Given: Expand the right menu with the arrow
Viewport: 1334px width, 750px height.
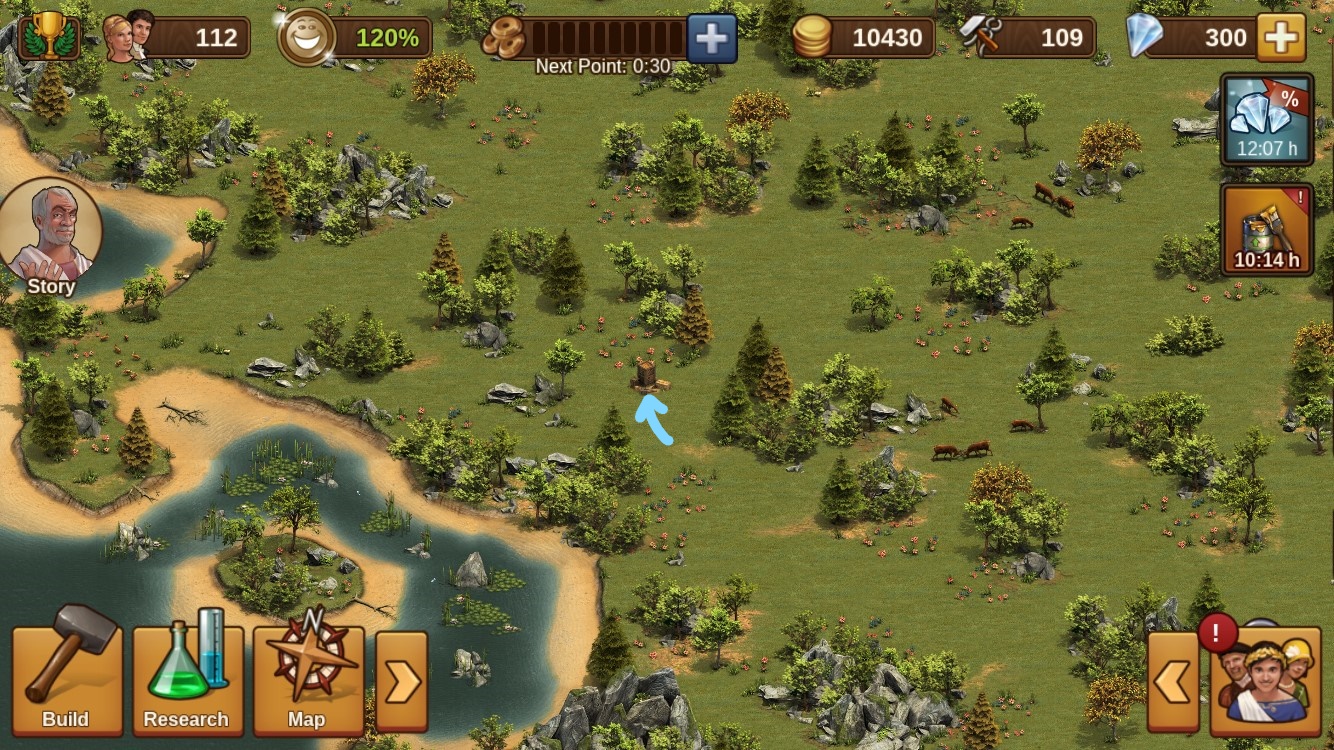Looking at the screenshot, I should click(1173, 682).
